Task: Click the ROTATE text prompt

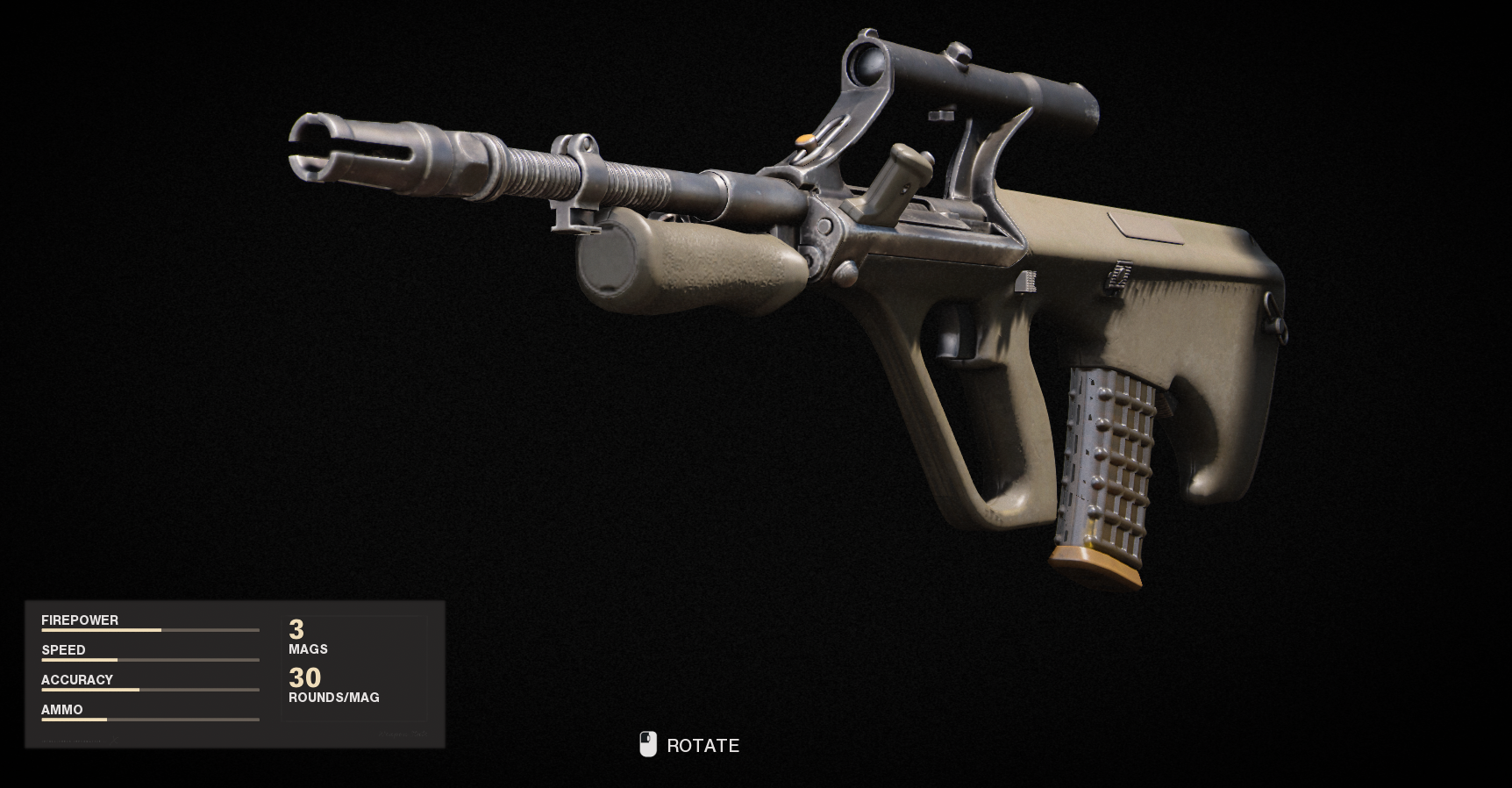Action: [x=702, y=746]
